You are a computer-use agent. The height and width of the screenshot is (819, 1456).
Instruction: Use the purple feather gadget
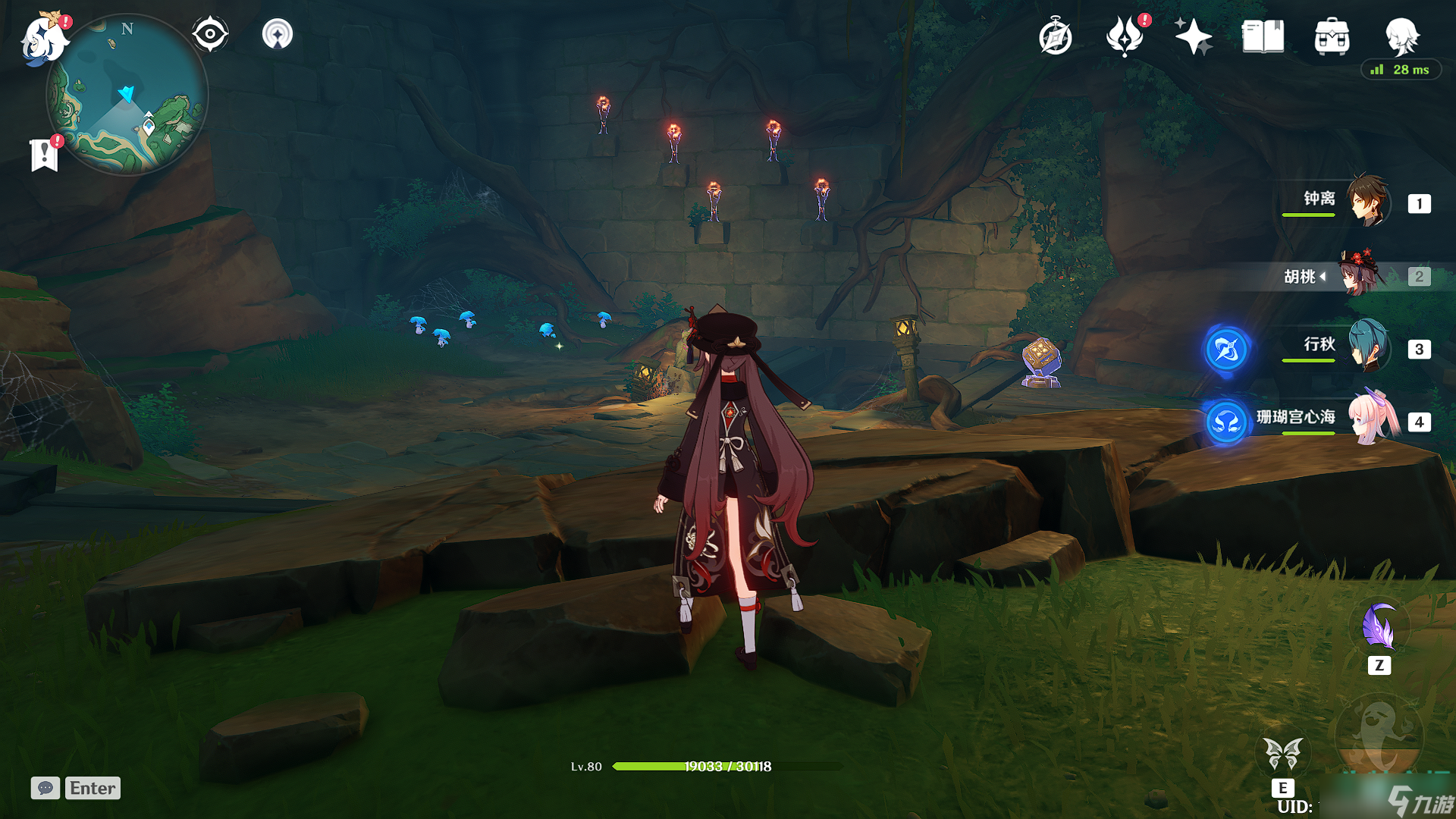coord(1379,628)
